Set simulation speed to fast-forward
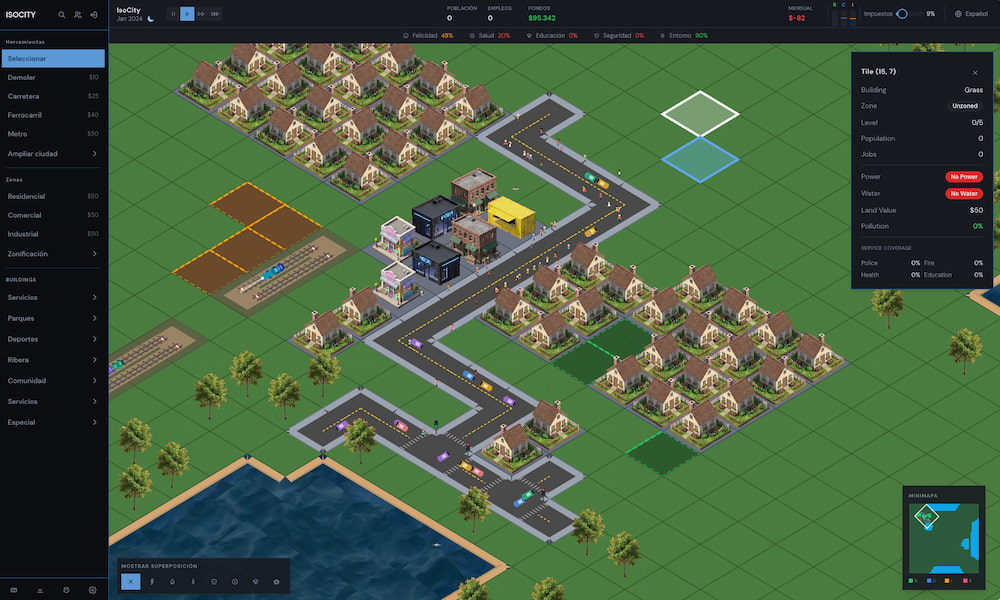 pyautogui.click(x=201, y=14)
